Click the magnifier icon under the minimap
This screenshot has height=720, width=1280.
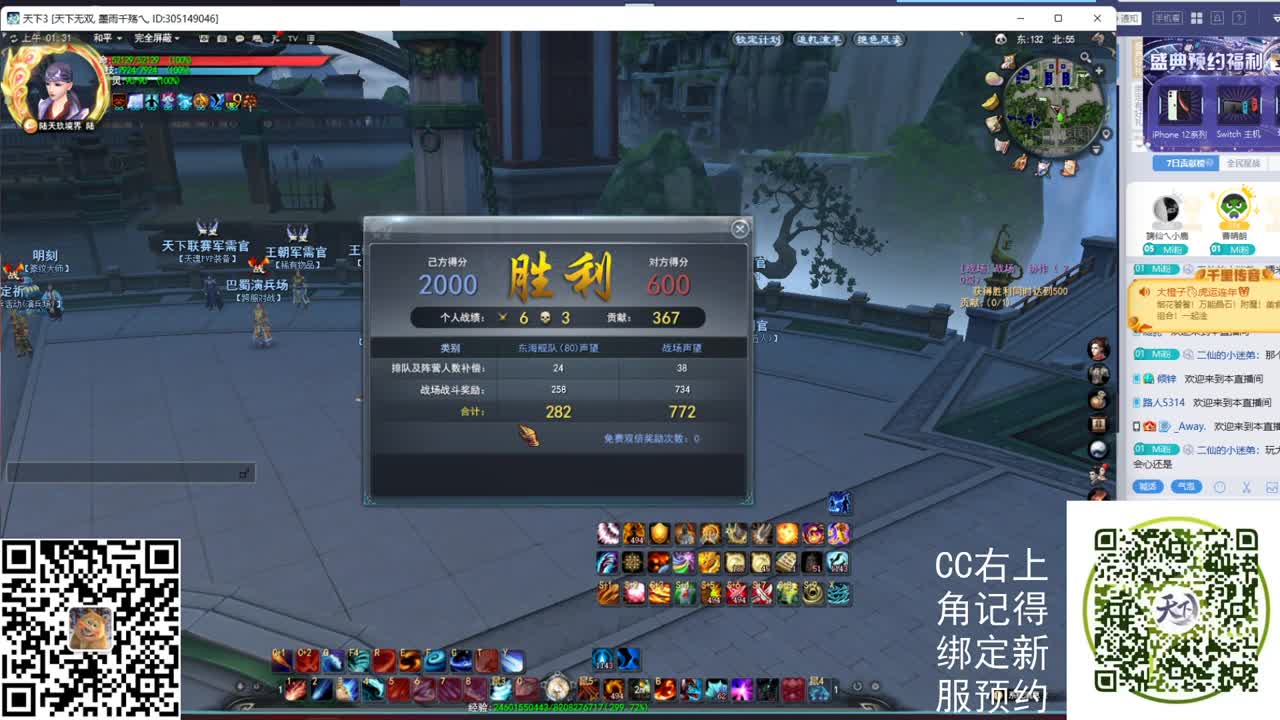[x=1085, y=57]
